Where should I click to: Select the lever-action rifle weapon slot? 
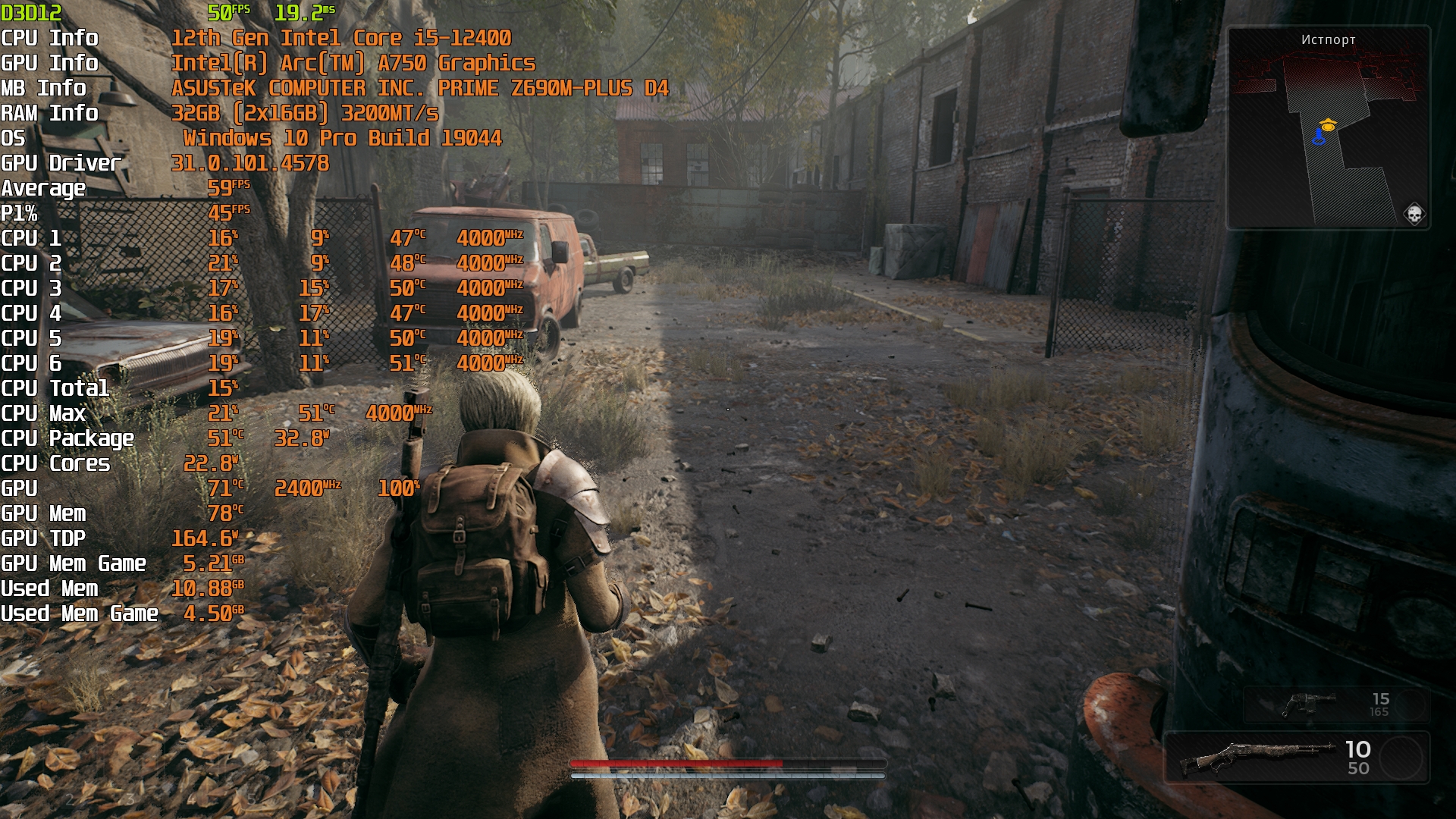coord(1296,757)
